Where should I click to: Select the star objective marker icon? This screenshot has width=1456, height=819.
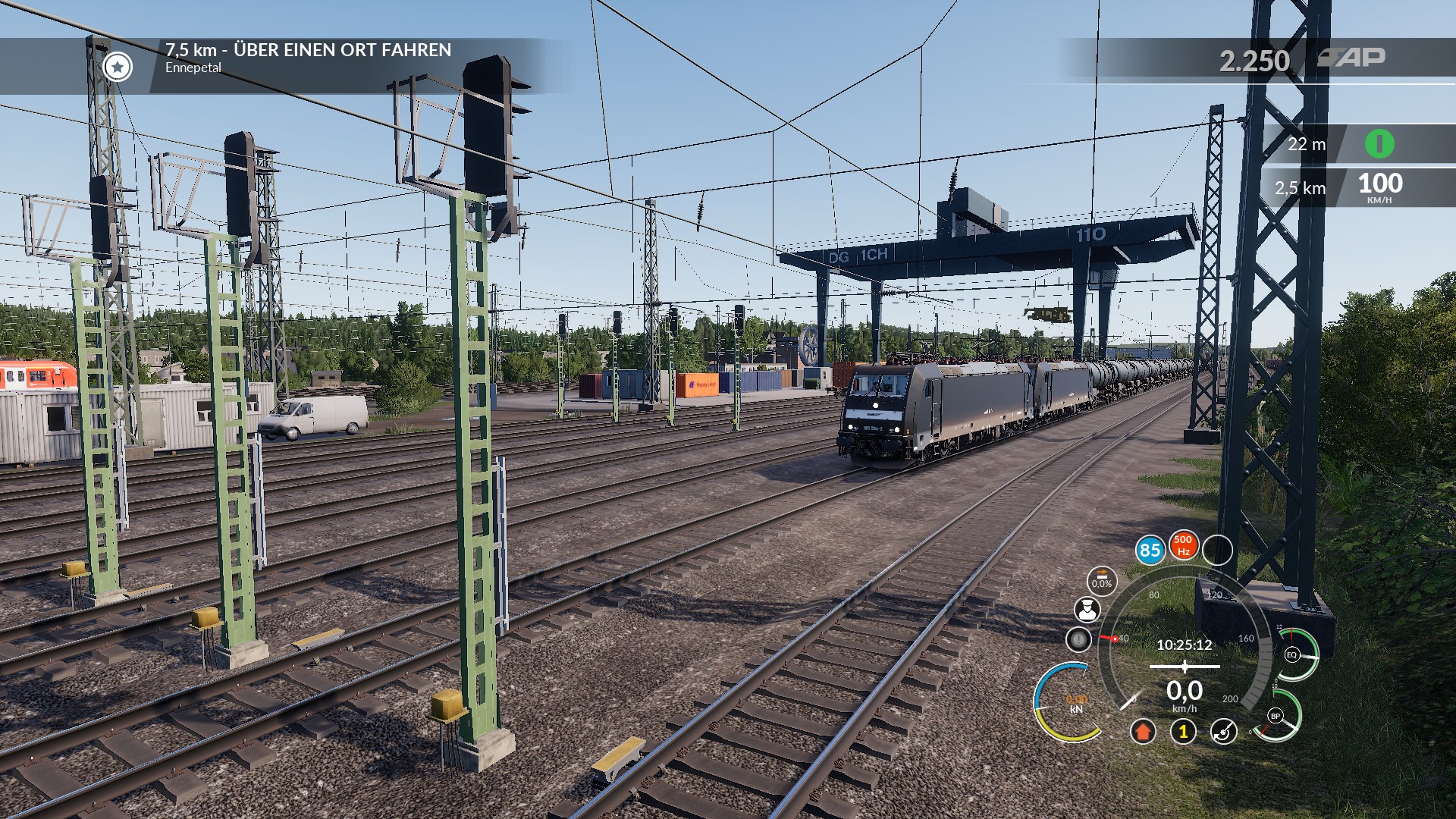tap(118, 67)
